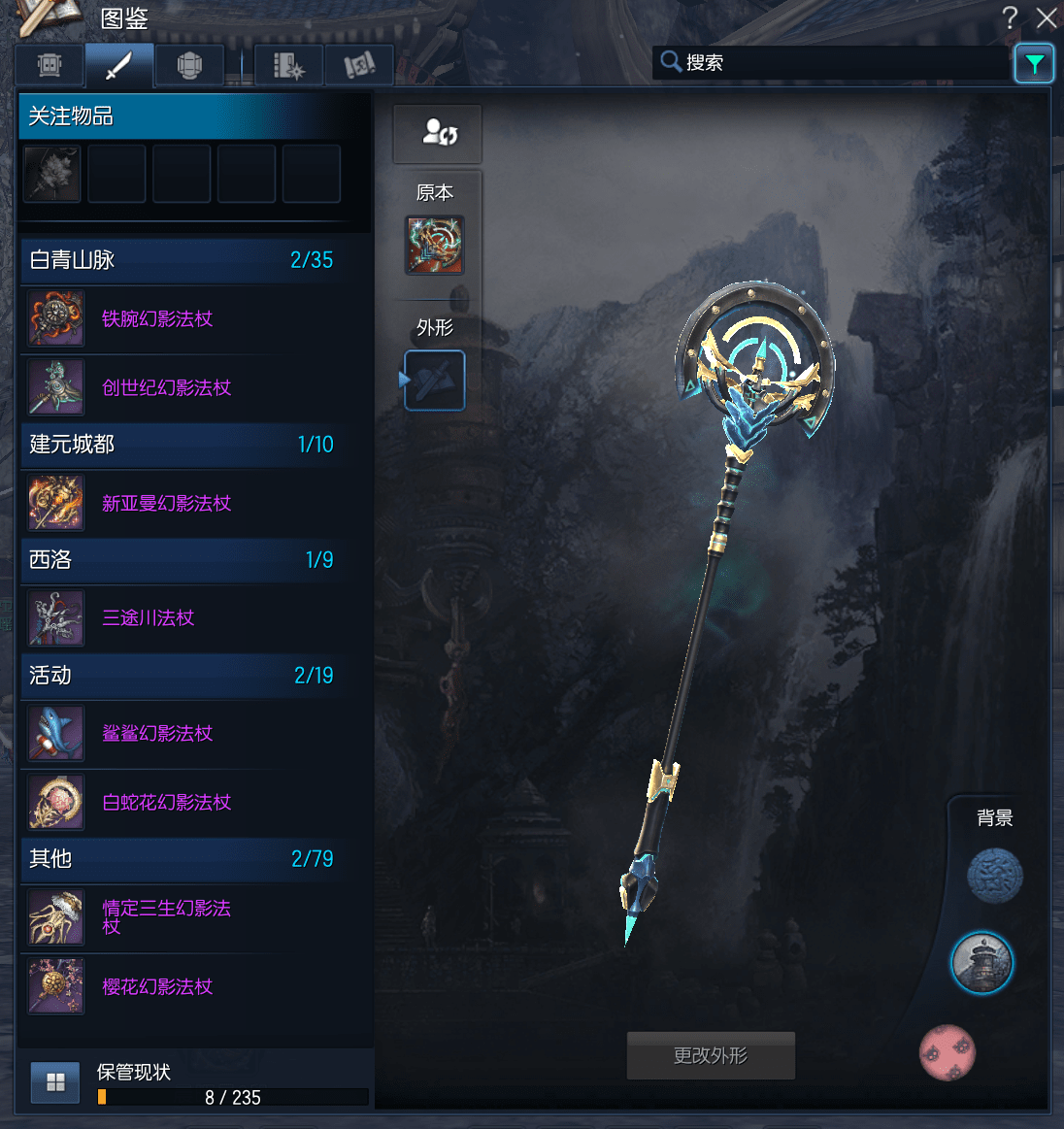The width and height of the screenshot is (1064, 1129).
Task: Click the 更改外形 button
Action: click(711, 1055)
